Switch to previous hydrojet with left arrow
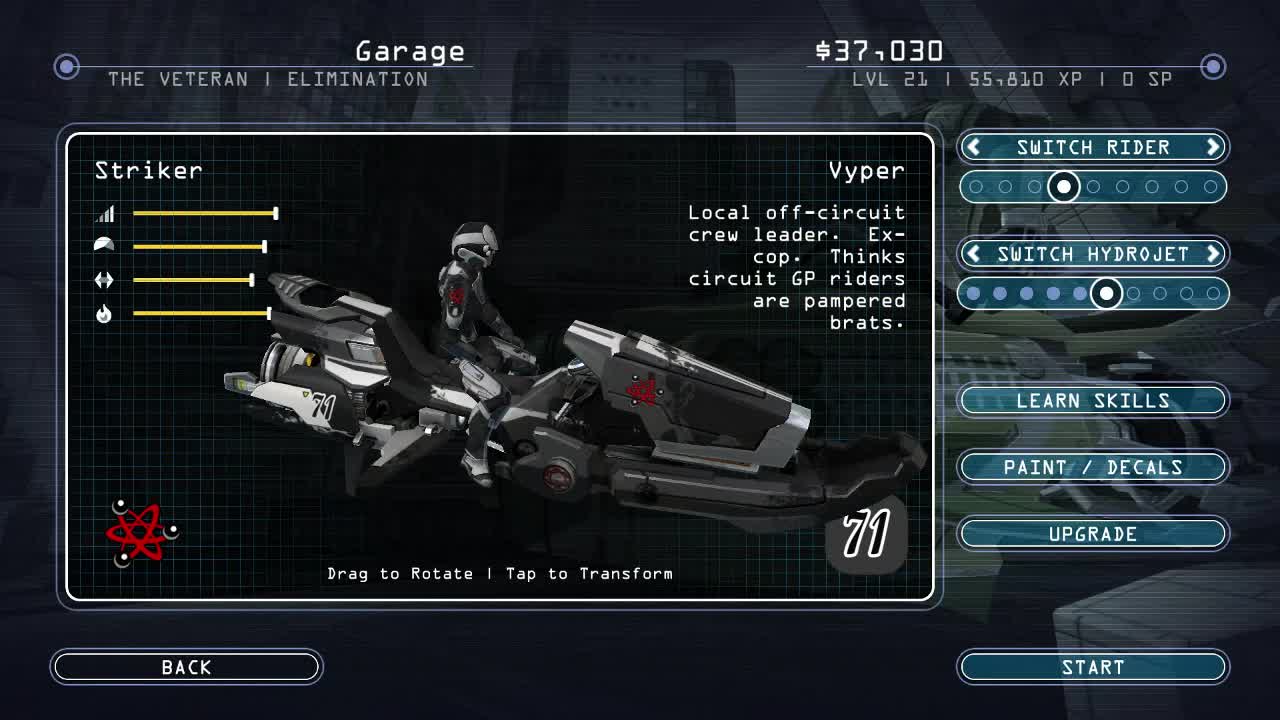Screen dimensions: 1280x720 click(x=973, y=254)
